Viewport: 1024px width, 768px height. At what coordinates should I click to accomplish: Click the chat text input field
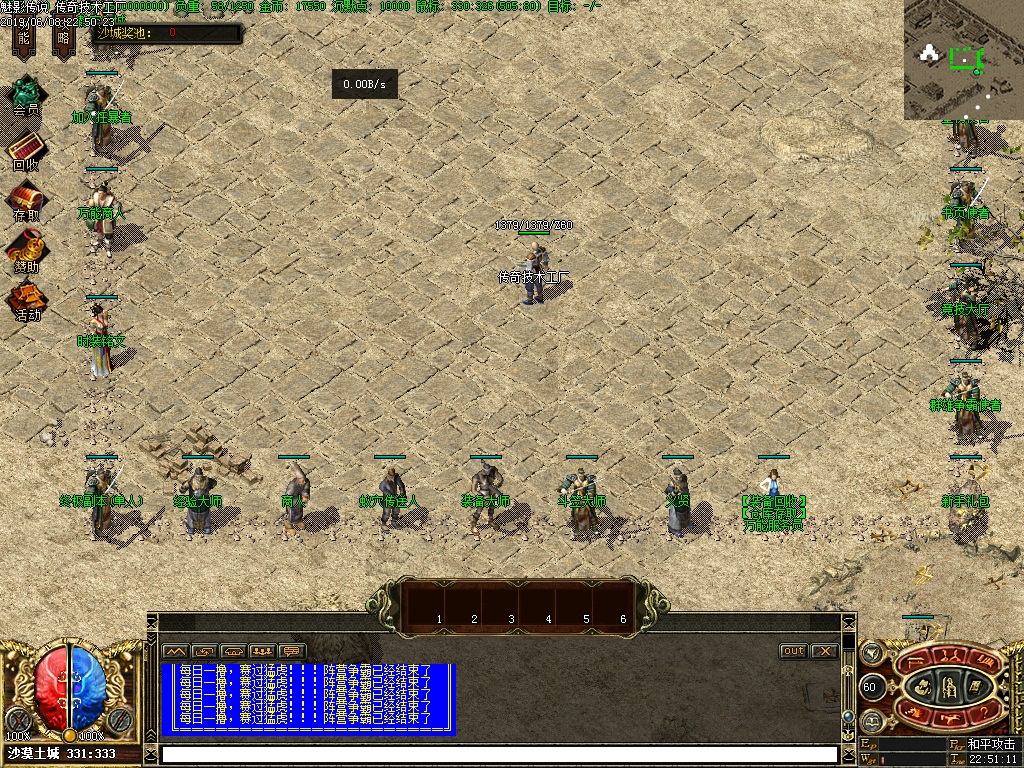point(500,754)
